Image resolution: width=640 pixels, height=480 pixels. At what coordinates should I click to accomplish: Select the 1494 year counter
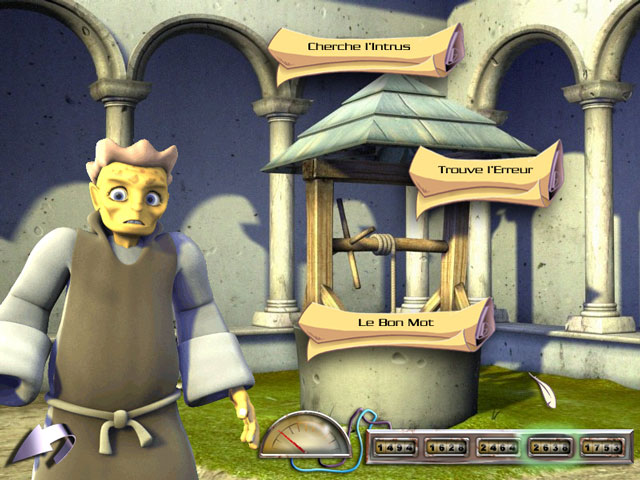395,447
